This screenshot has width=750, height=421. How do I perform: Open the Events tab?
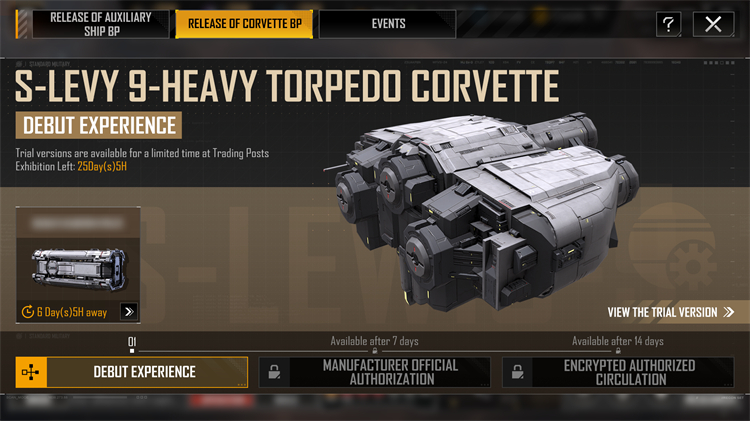tap(387, 24)
